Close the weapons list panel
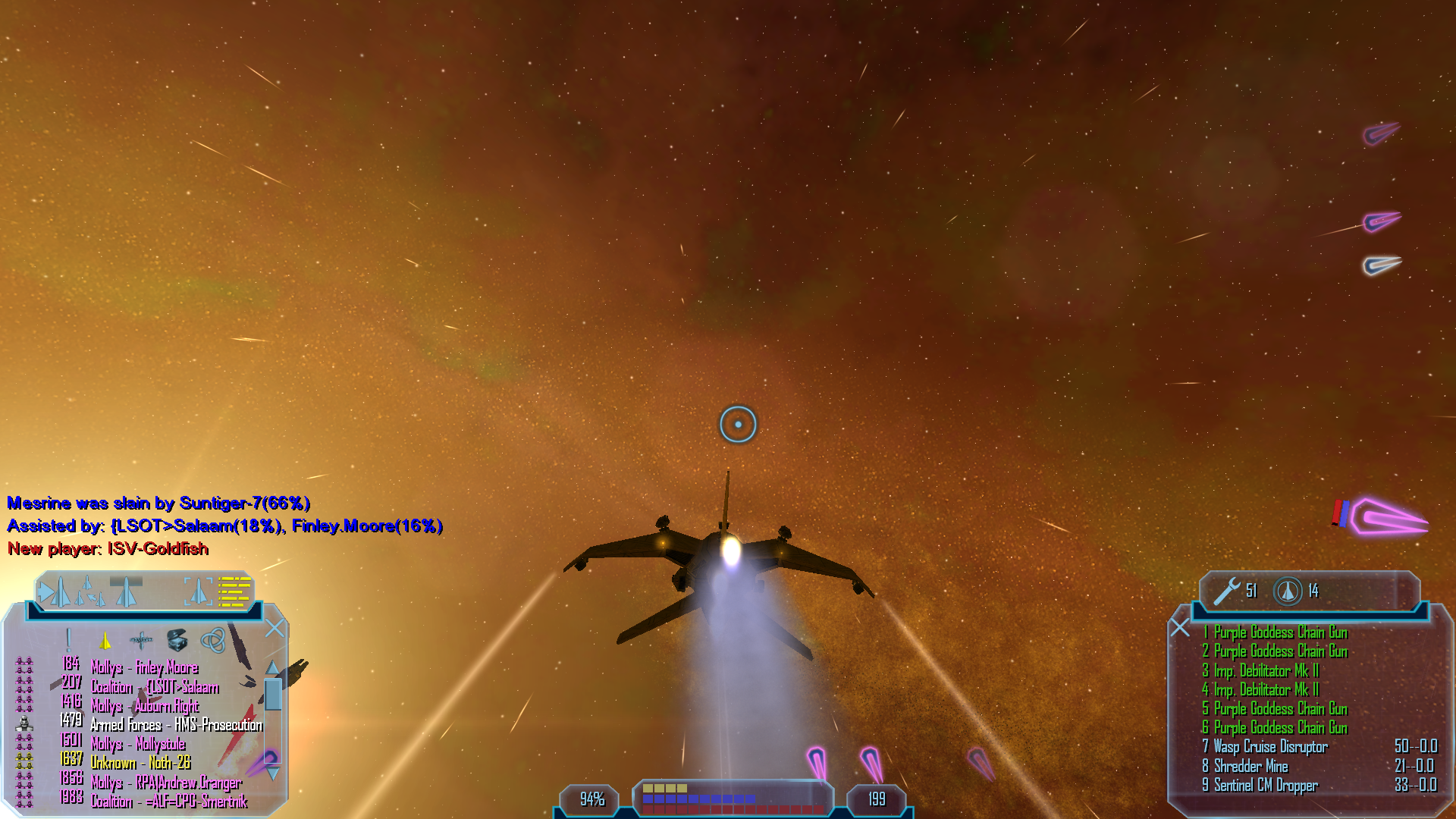Image resolution: width=1456 pixels, height=819 pixels. point(1180,627)
